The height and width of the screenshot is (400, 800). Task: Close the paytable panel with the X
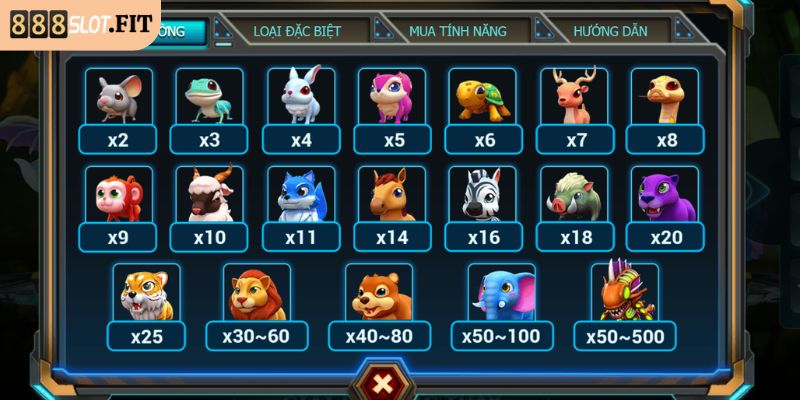point(381,383)
